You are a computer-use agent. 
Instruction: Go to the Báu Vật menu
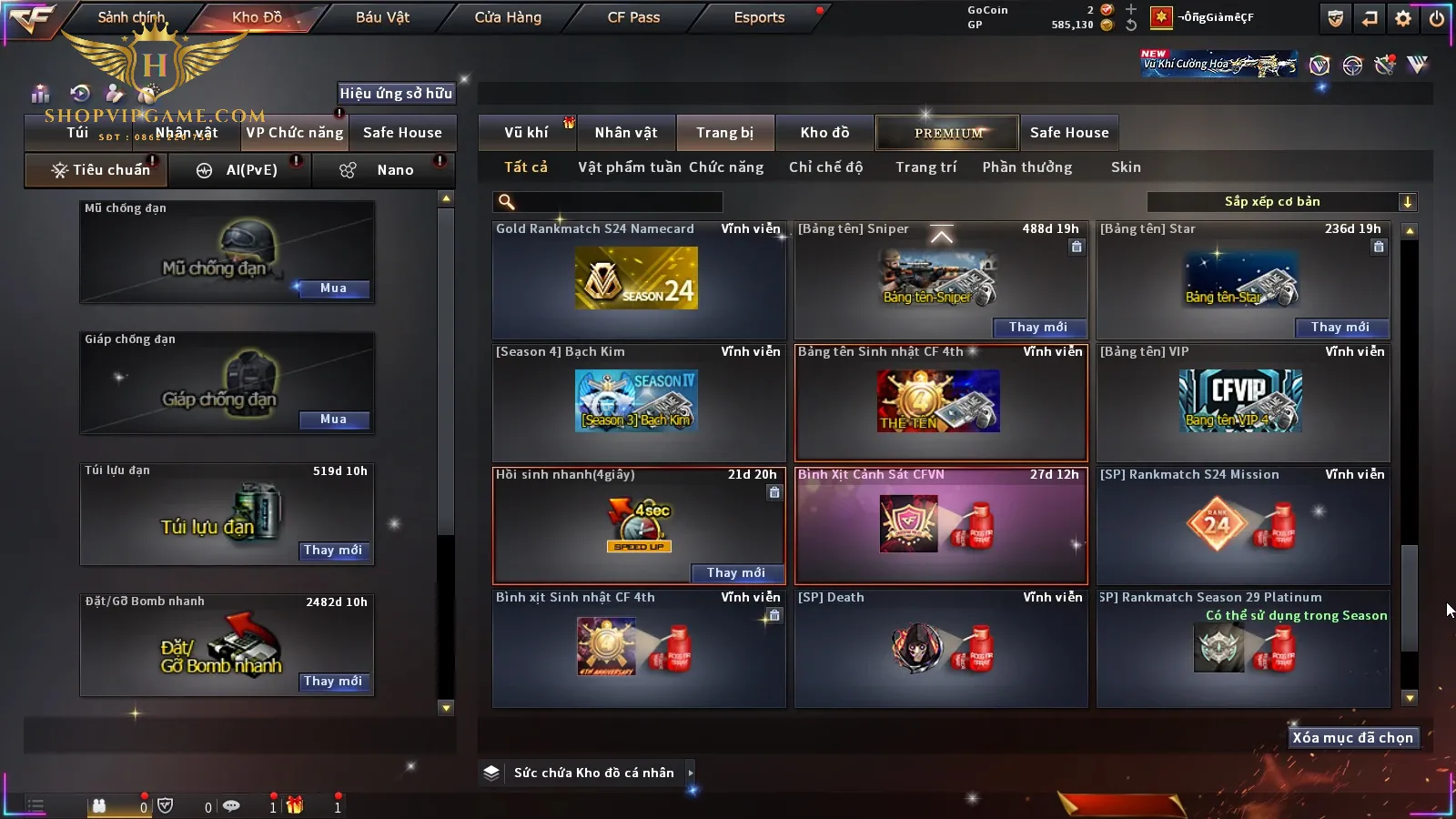click(x=382, y=17)
